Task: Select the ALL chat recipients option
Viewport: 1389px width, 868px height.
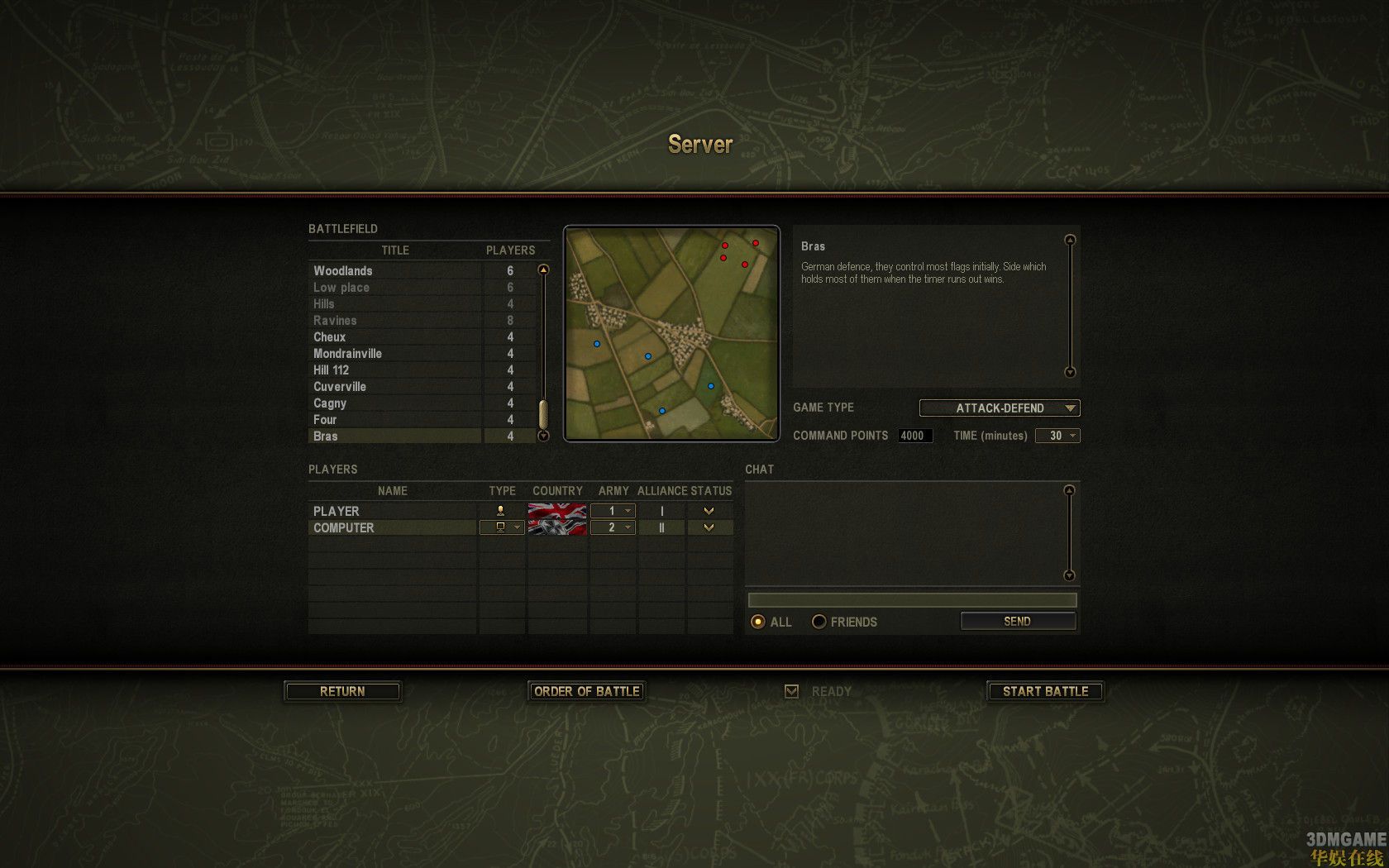Action: pos(757,622)
